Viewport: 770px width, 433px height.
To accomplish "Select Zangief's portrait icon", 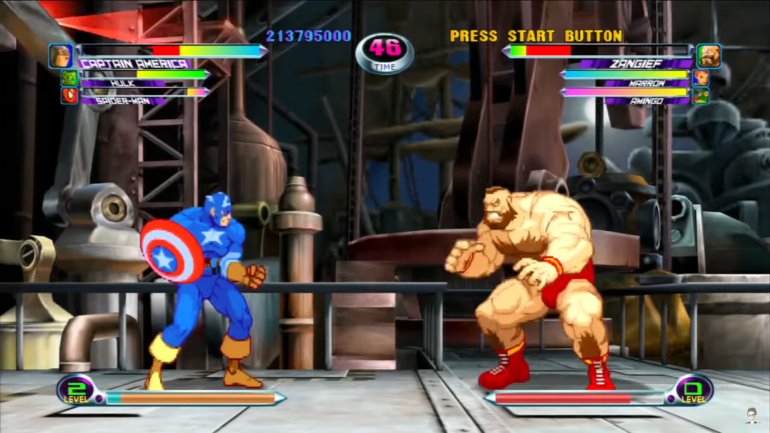I will pyautogui.click(x=708, y=55).
